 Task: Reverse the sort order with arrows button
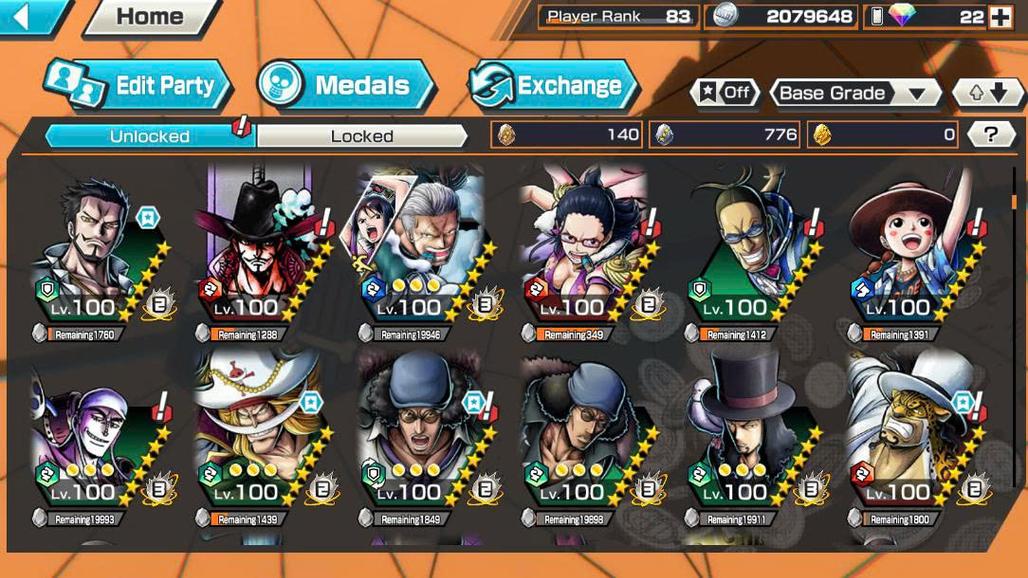click(988, 93)
